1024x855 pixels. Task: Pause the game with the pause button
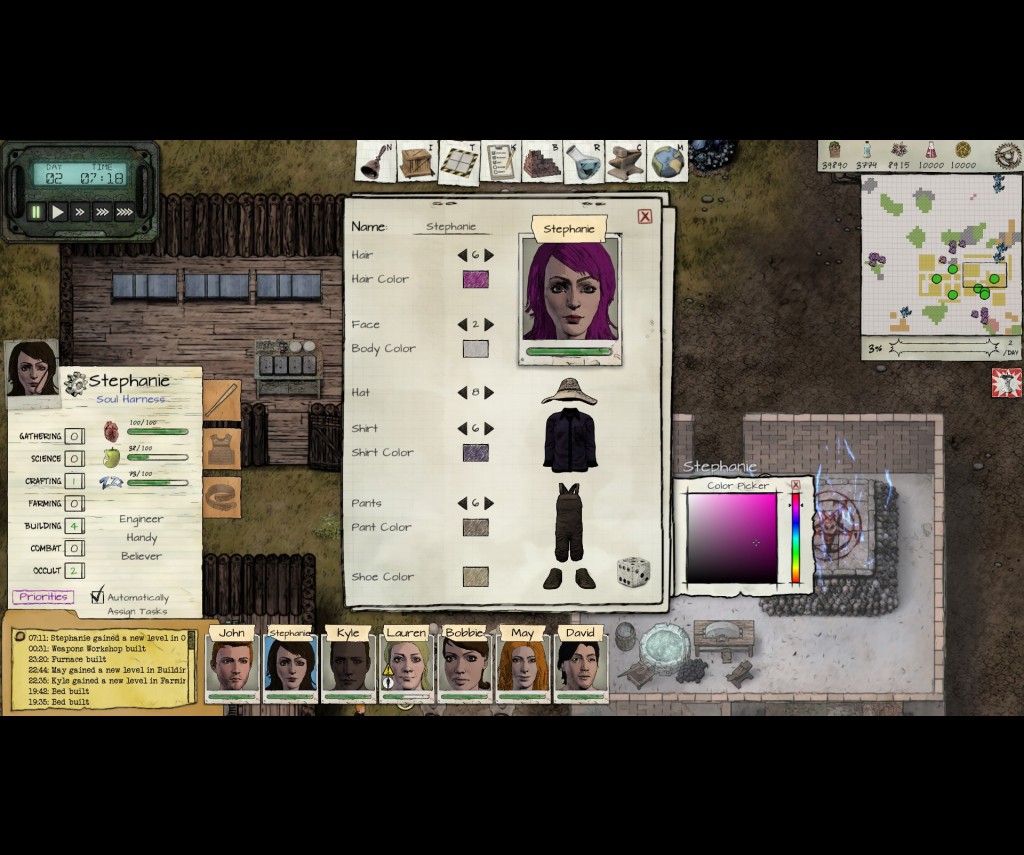click(37, 212)
